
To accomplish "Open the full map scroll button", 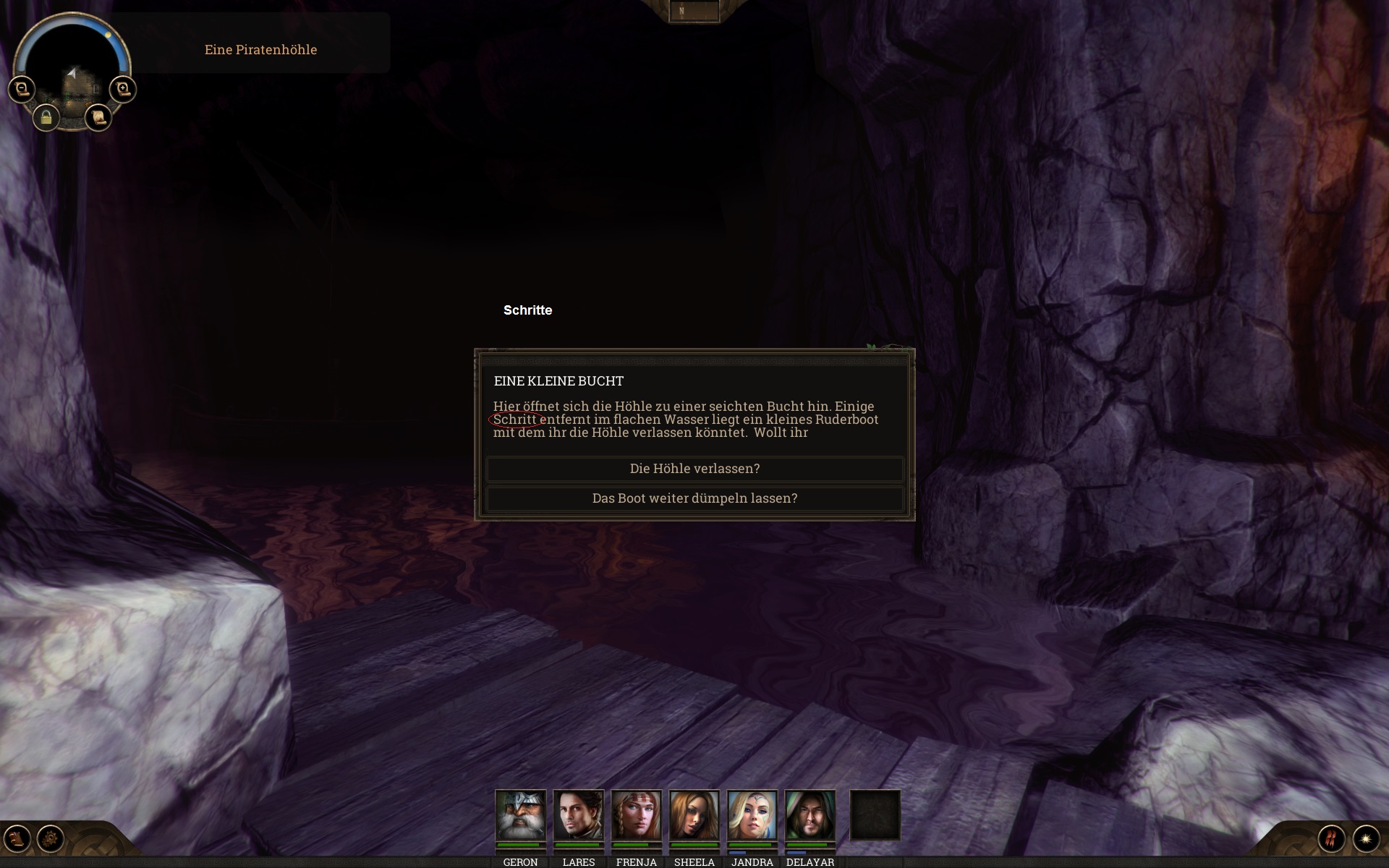I will point(98,116).
